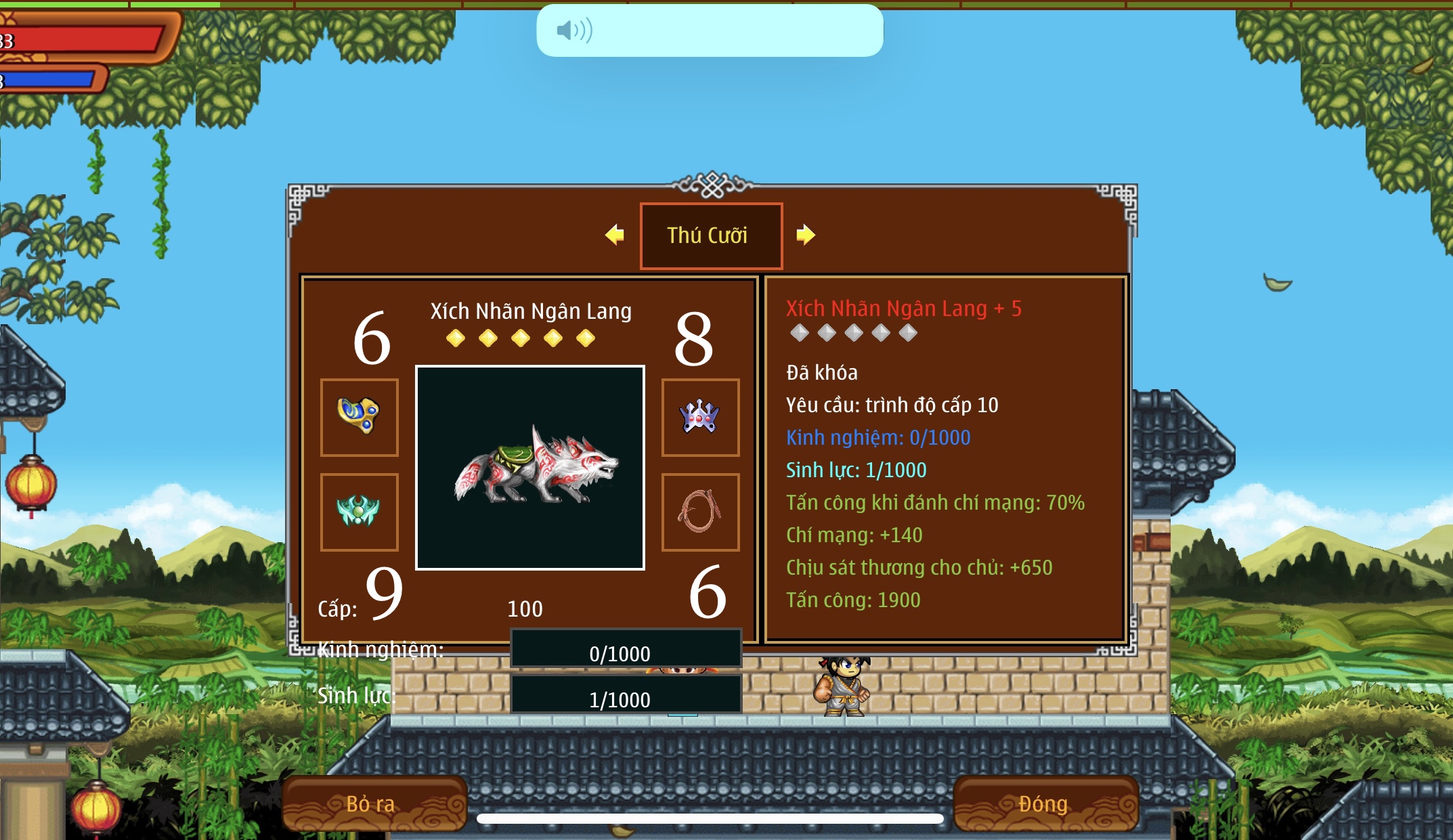Click the left yellow arrow beside Thú Cưỡi

tap(615, 235)
